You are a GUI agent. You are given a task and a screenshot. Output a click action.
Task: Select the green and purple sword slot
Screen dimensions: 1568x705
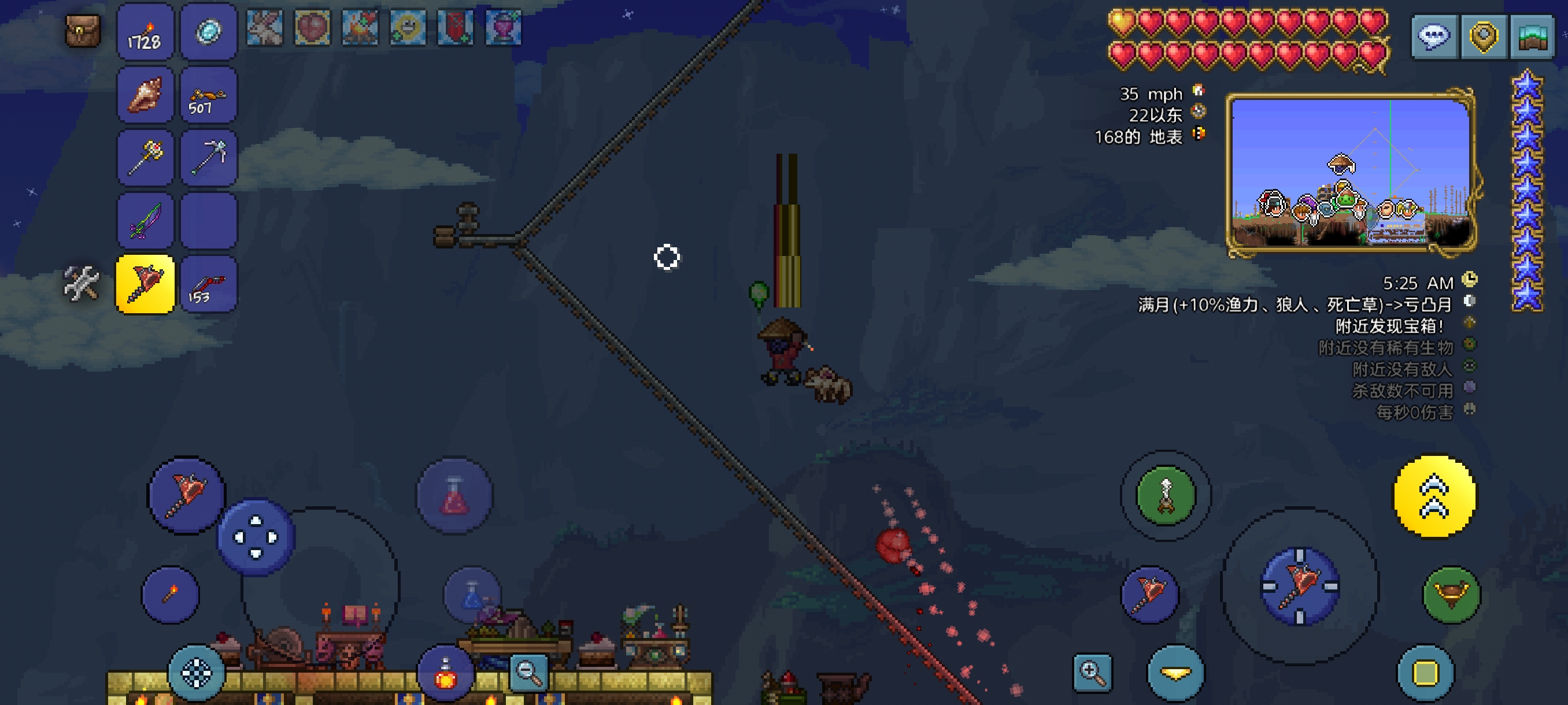(145, 221)
